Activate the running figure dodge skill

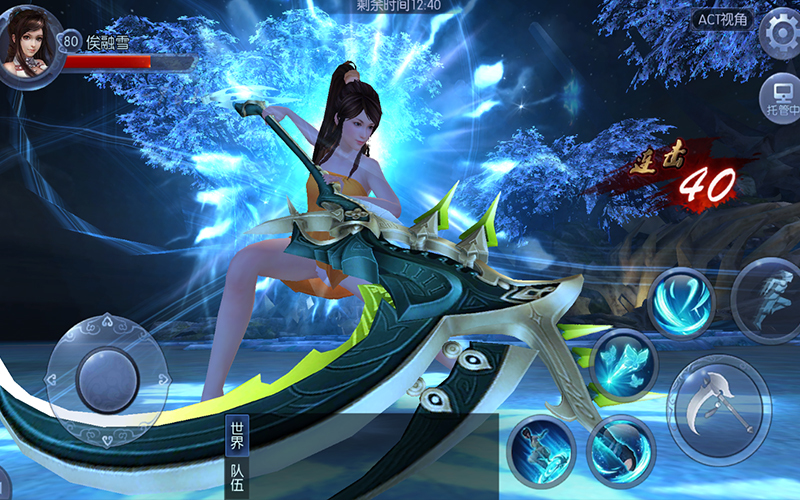[768, 297]
